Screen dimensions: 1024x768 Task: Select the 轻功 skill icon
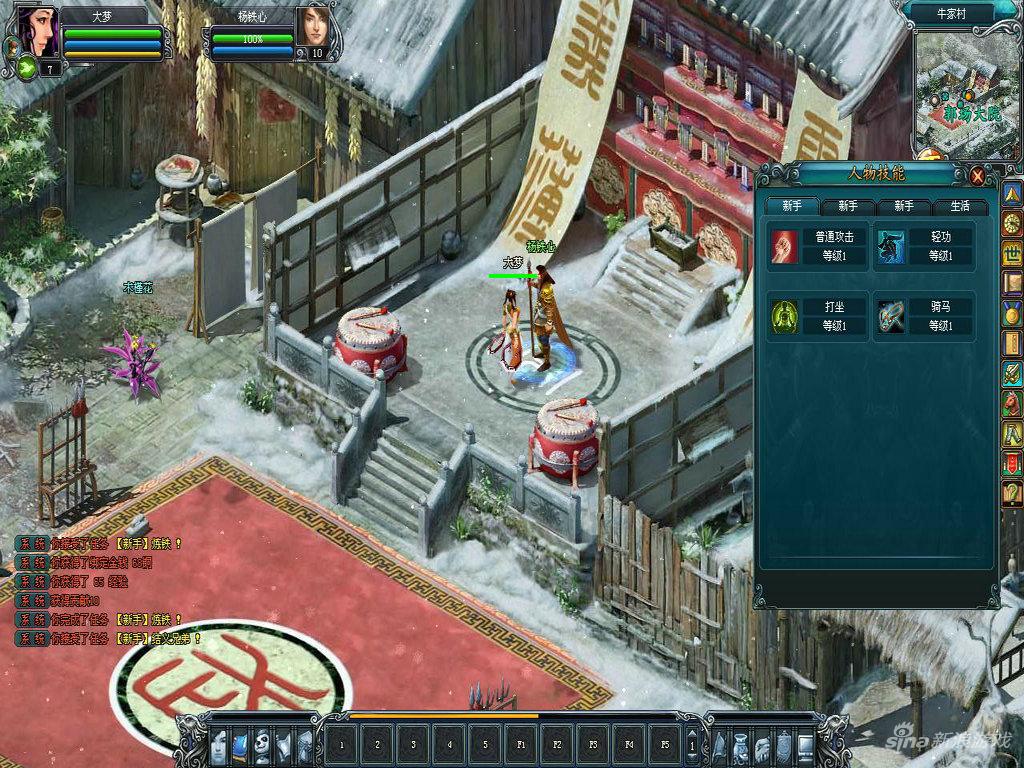(891, 247)
